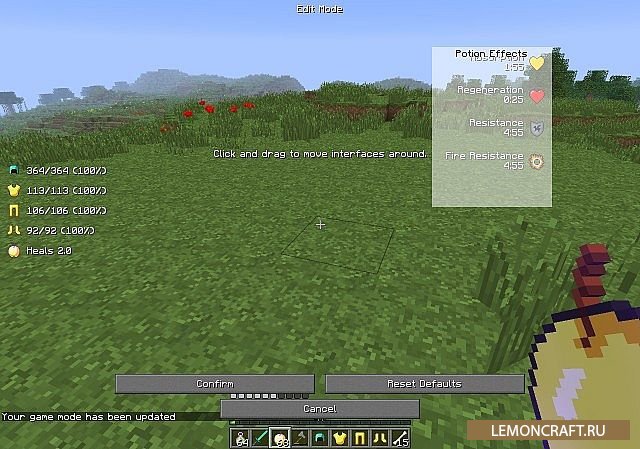
Task: Select the axe in the hotbar
Action: 301,438
